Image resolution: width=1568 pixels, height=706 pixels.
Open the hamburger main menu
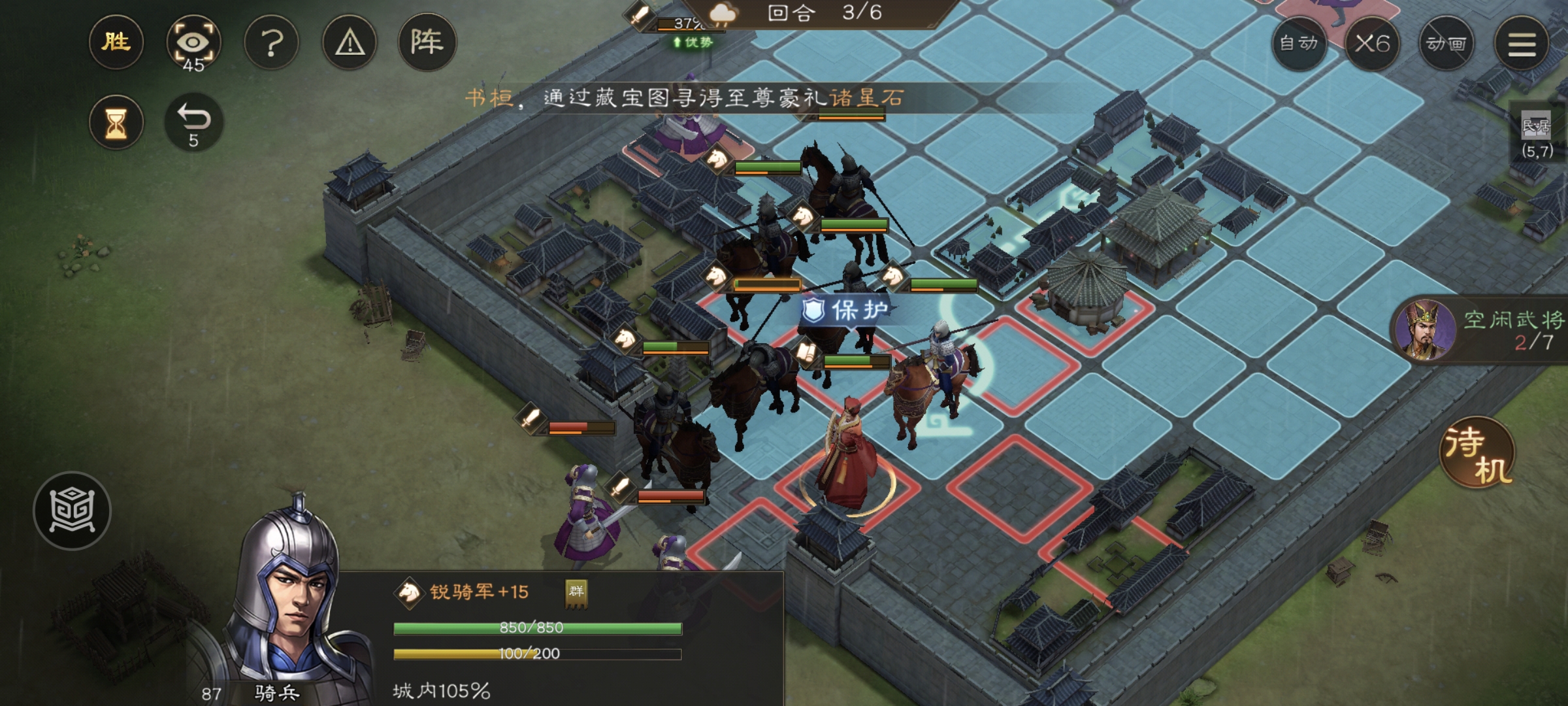1522,44
